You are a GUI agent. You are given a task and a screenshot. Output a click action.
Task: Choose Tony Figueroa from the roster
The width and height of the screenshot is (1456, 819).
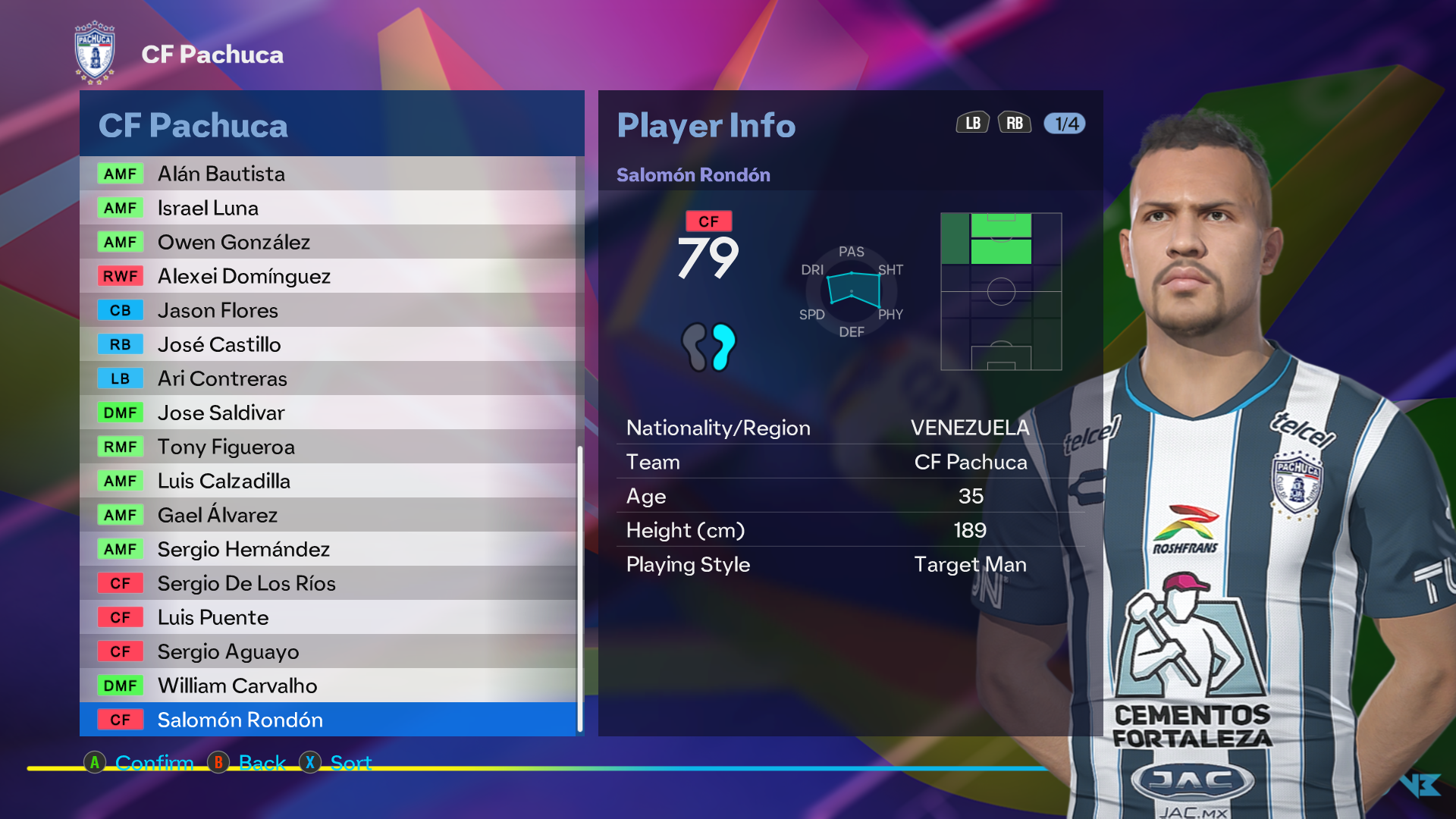point(328,447)
